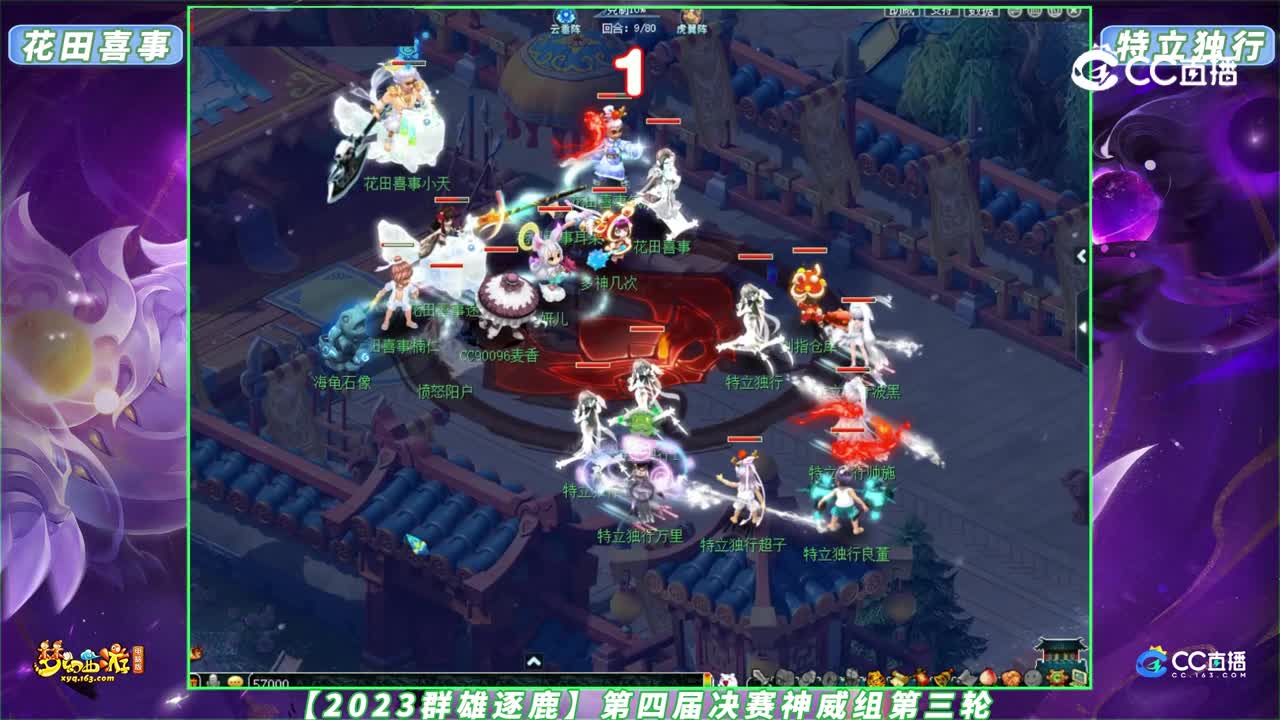Select the orange 虎翼阵 formation icon
This screenshot has width=1280, height=720.
690,15
